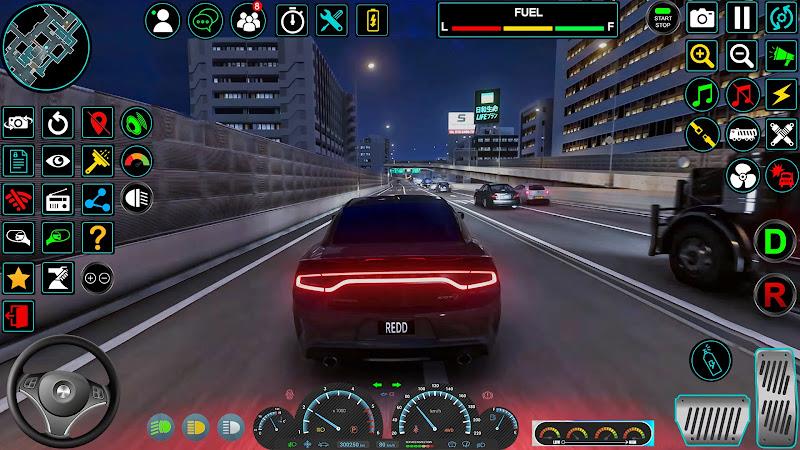The image size is (800, 450).
Task: Open the yellow question mark help
Action: tap(97, 237)
